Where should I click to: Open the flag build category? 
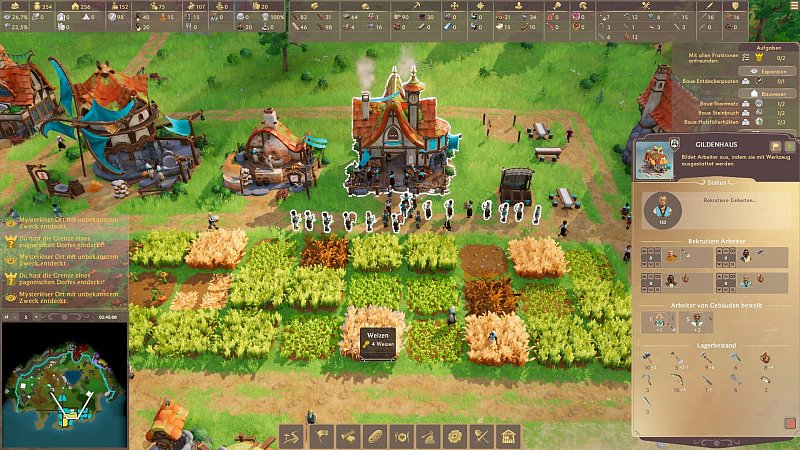click(x=323, y=436)
